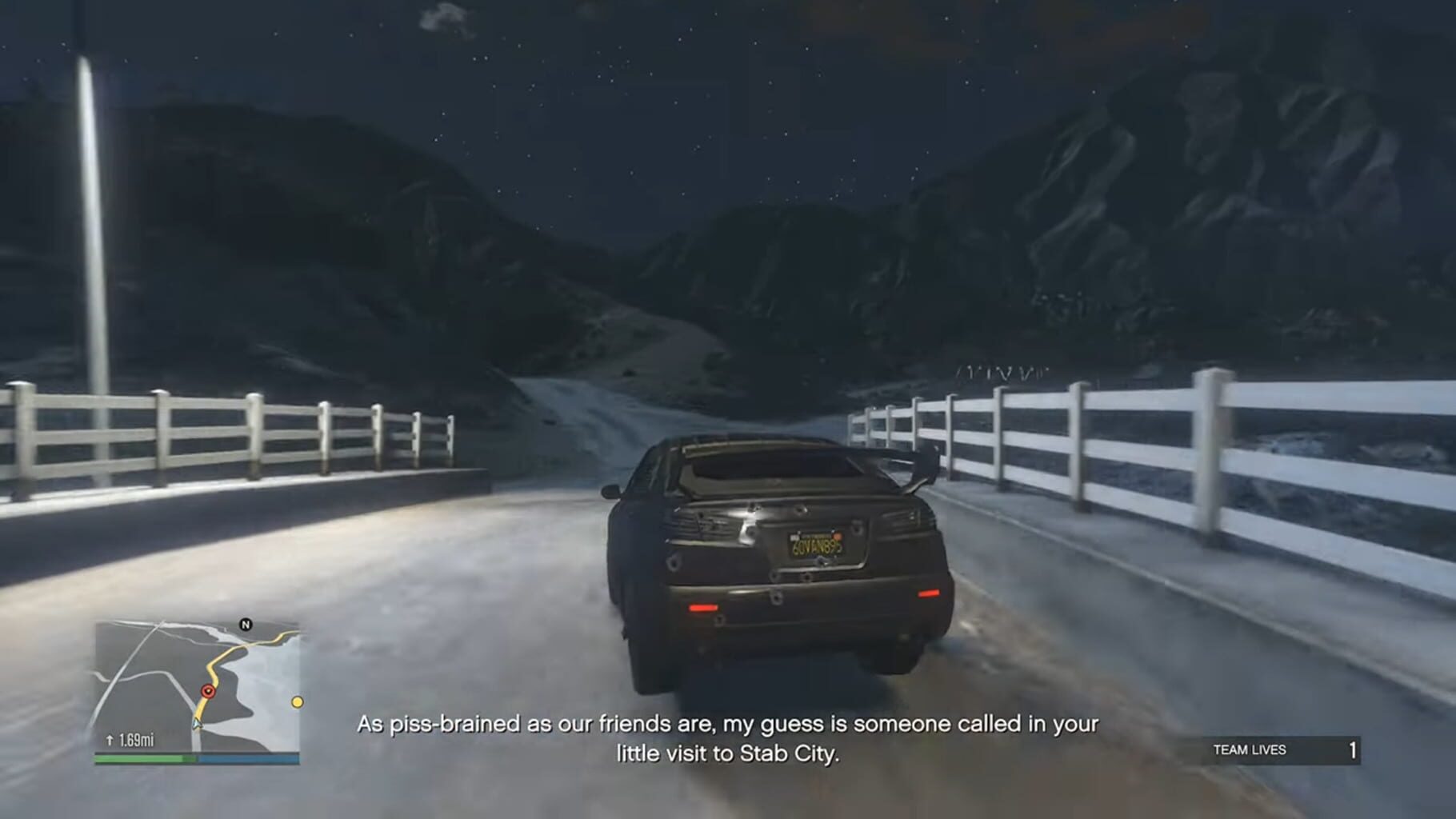Click the upward arrow next to 1.69mi

110,740
